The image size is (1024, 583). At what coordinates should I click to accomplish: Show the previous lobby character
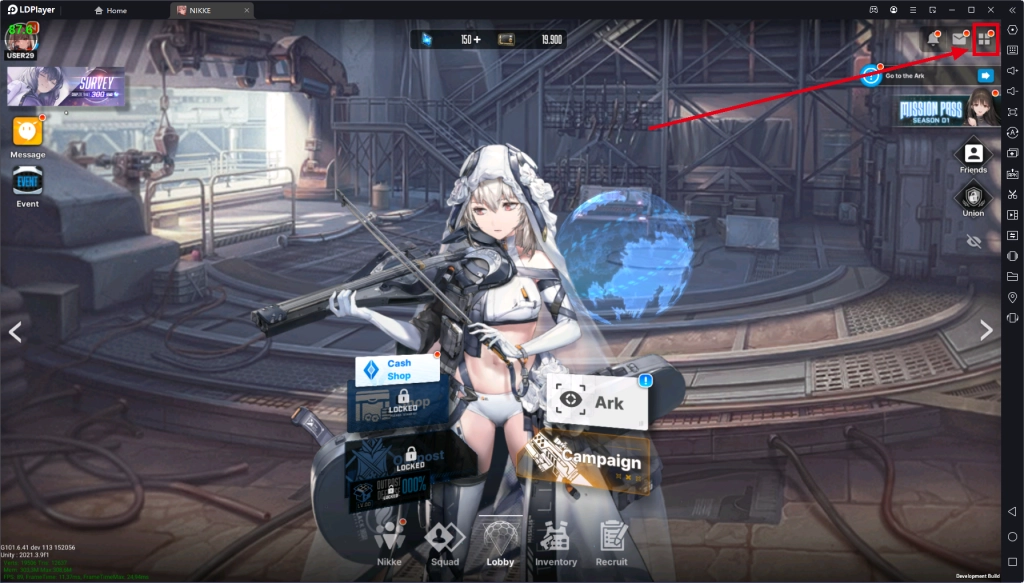(15, 332)
